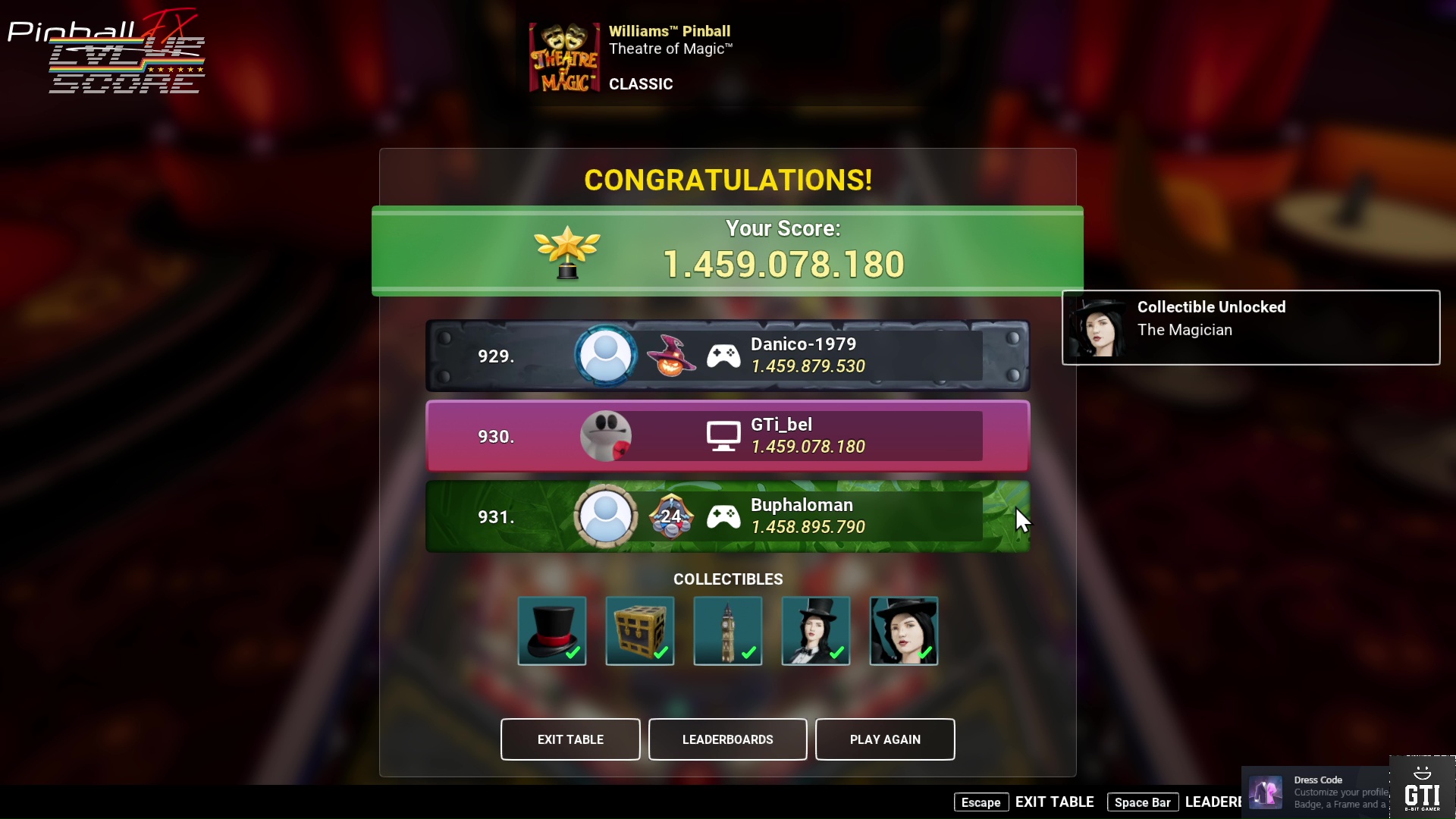View the treasure chest collectible
1456x819 pixels.
(640, 631)
